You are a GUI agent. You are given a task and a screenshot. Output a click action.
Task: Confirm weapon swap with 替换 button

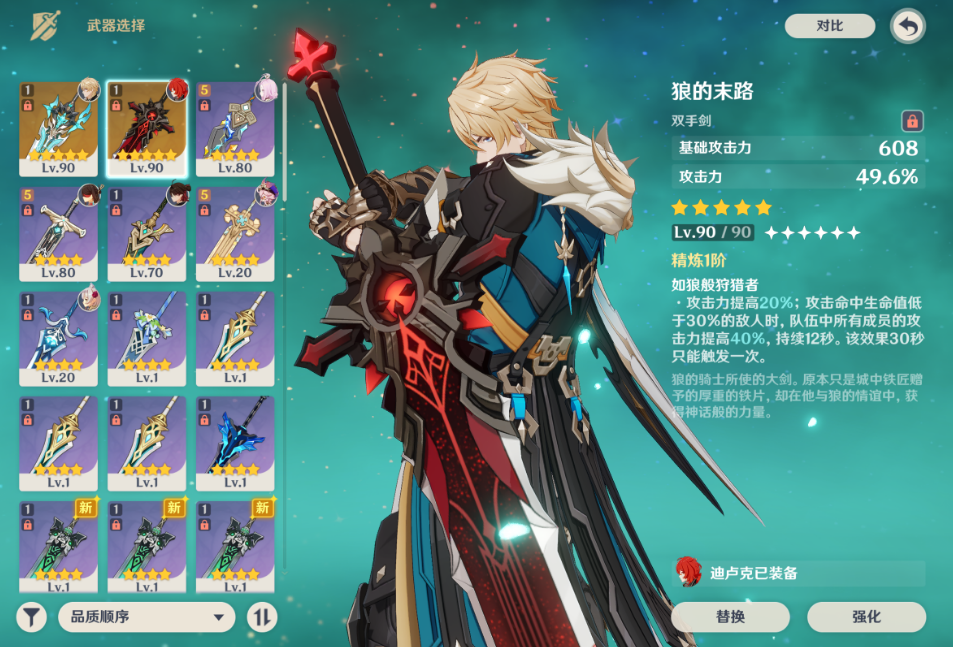(730, 617)
